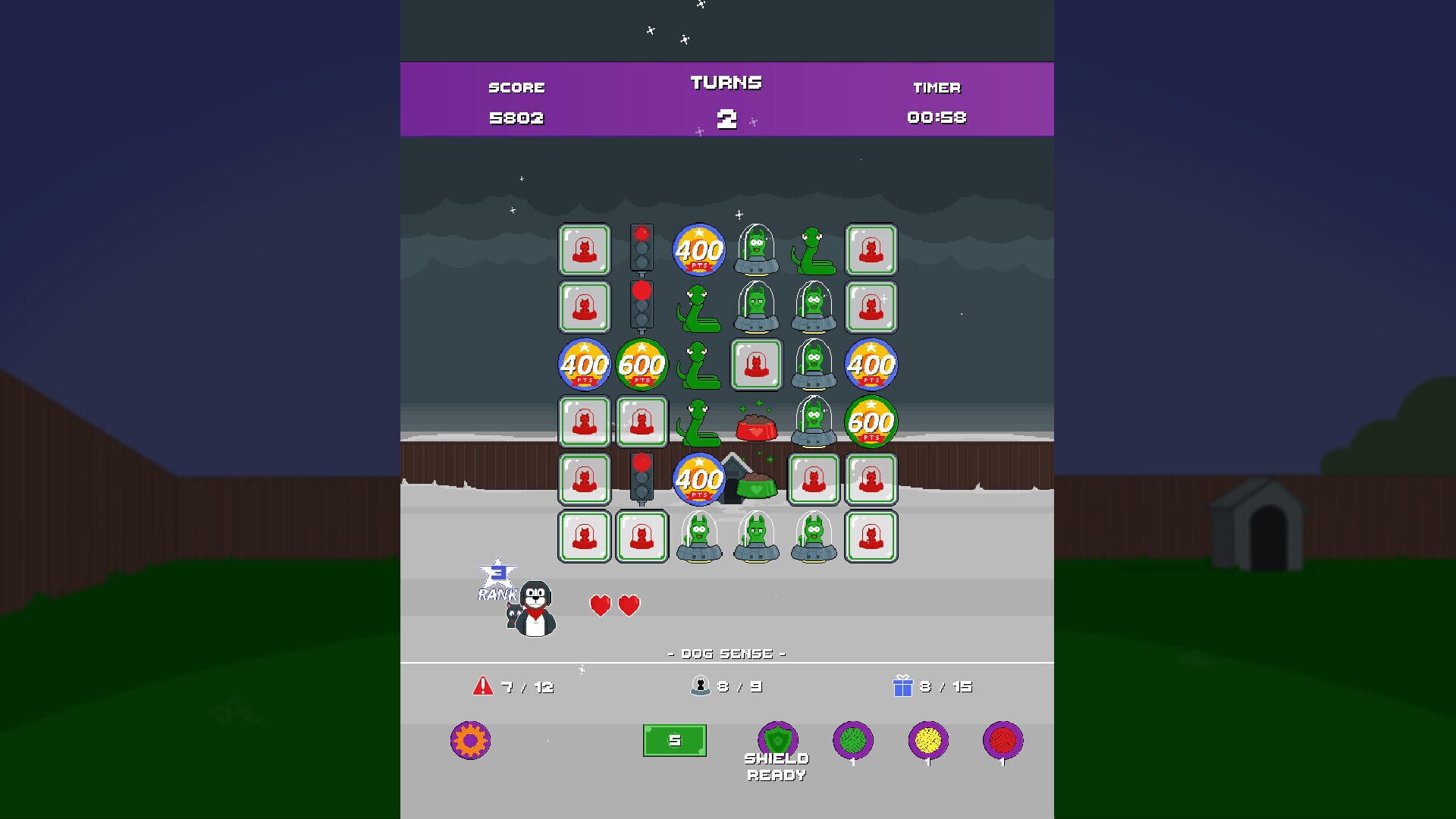Click an alarm bell tile in the bottom row
1456x819 pixels.
coord(584,536)
